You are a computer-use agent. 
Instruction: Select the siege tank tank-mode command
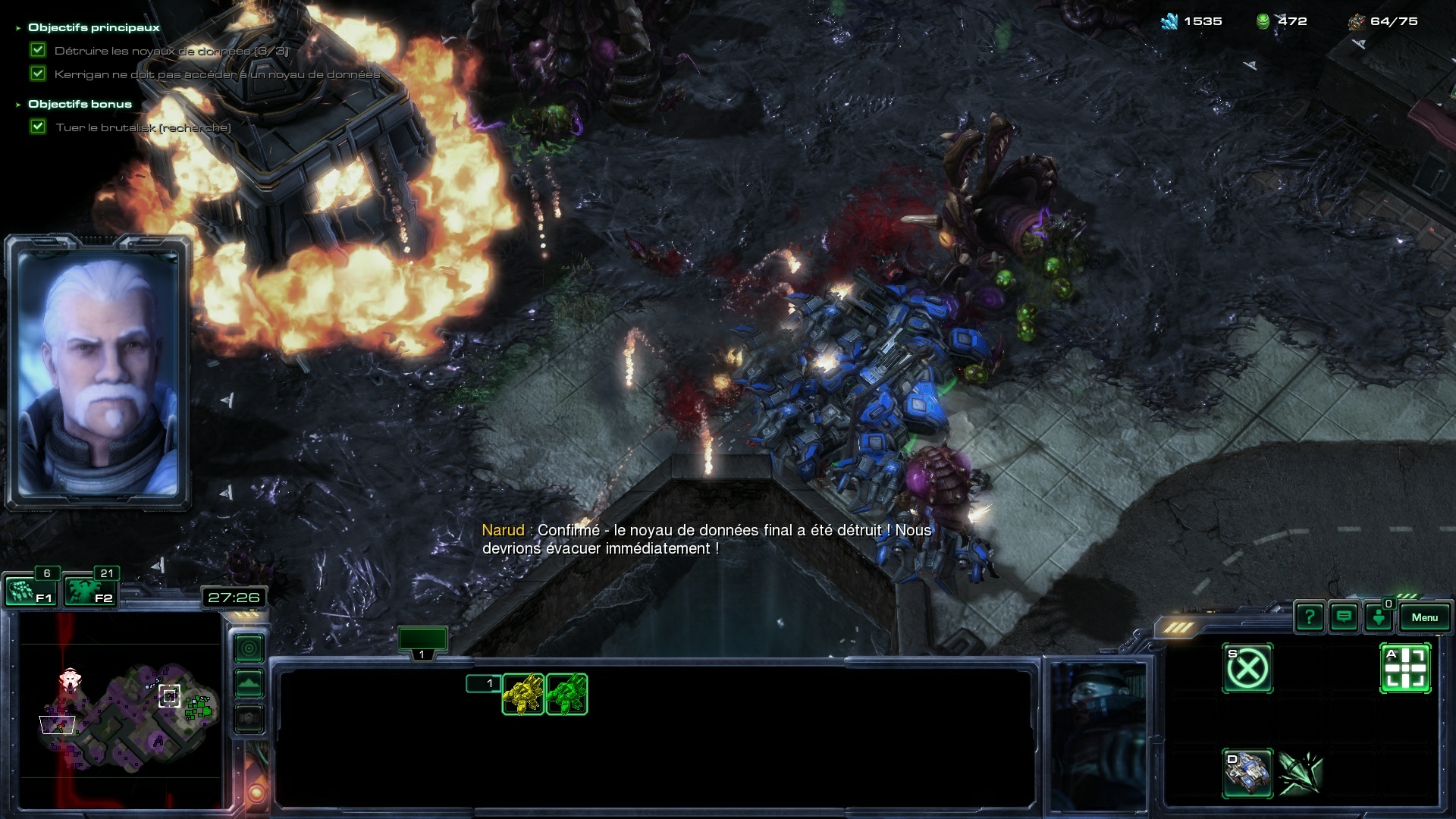tap(1247, 773)
